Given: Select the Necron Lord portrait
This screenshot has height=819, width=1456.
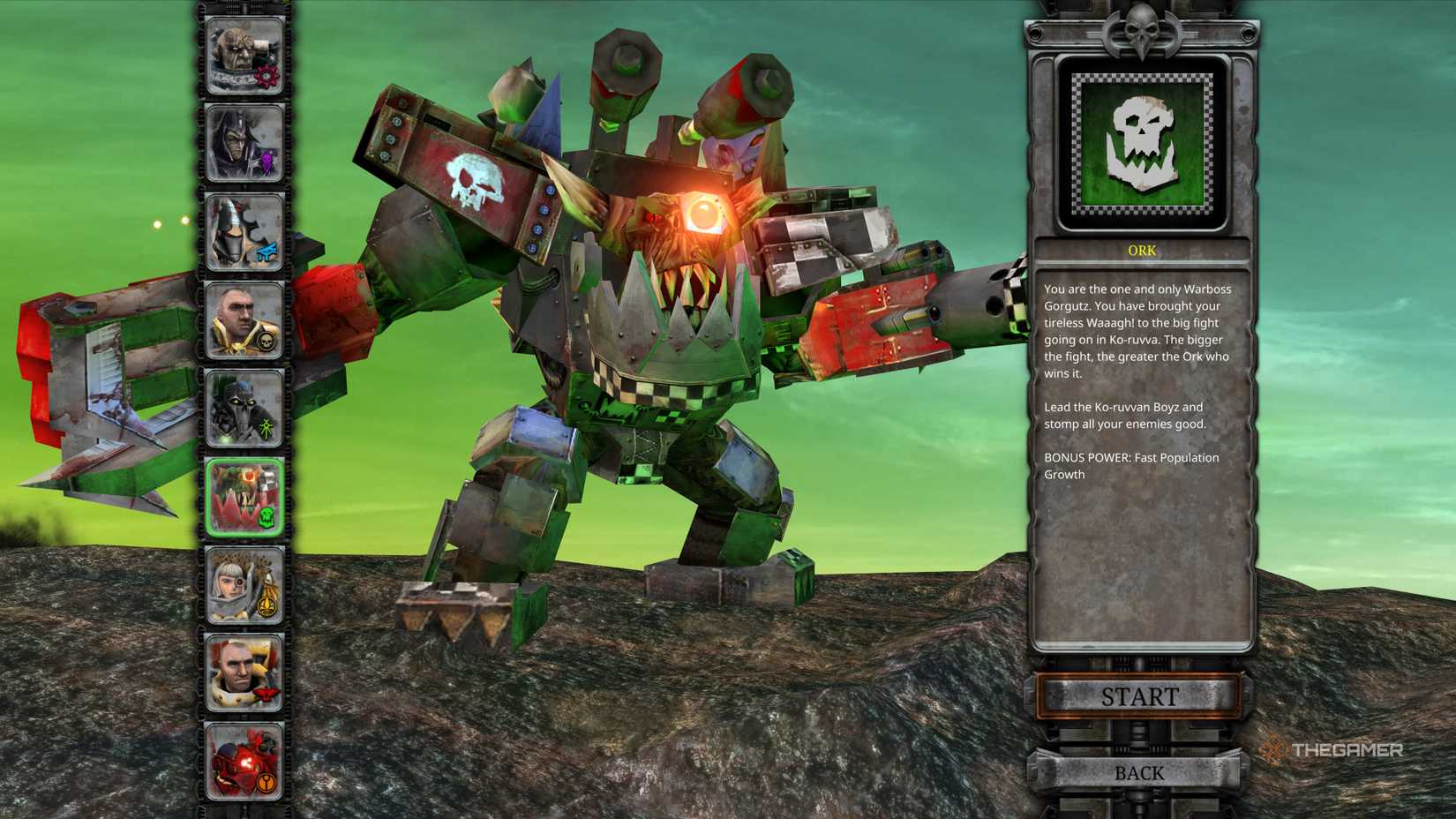Looking at the screenshot, I should pos(243,406).
